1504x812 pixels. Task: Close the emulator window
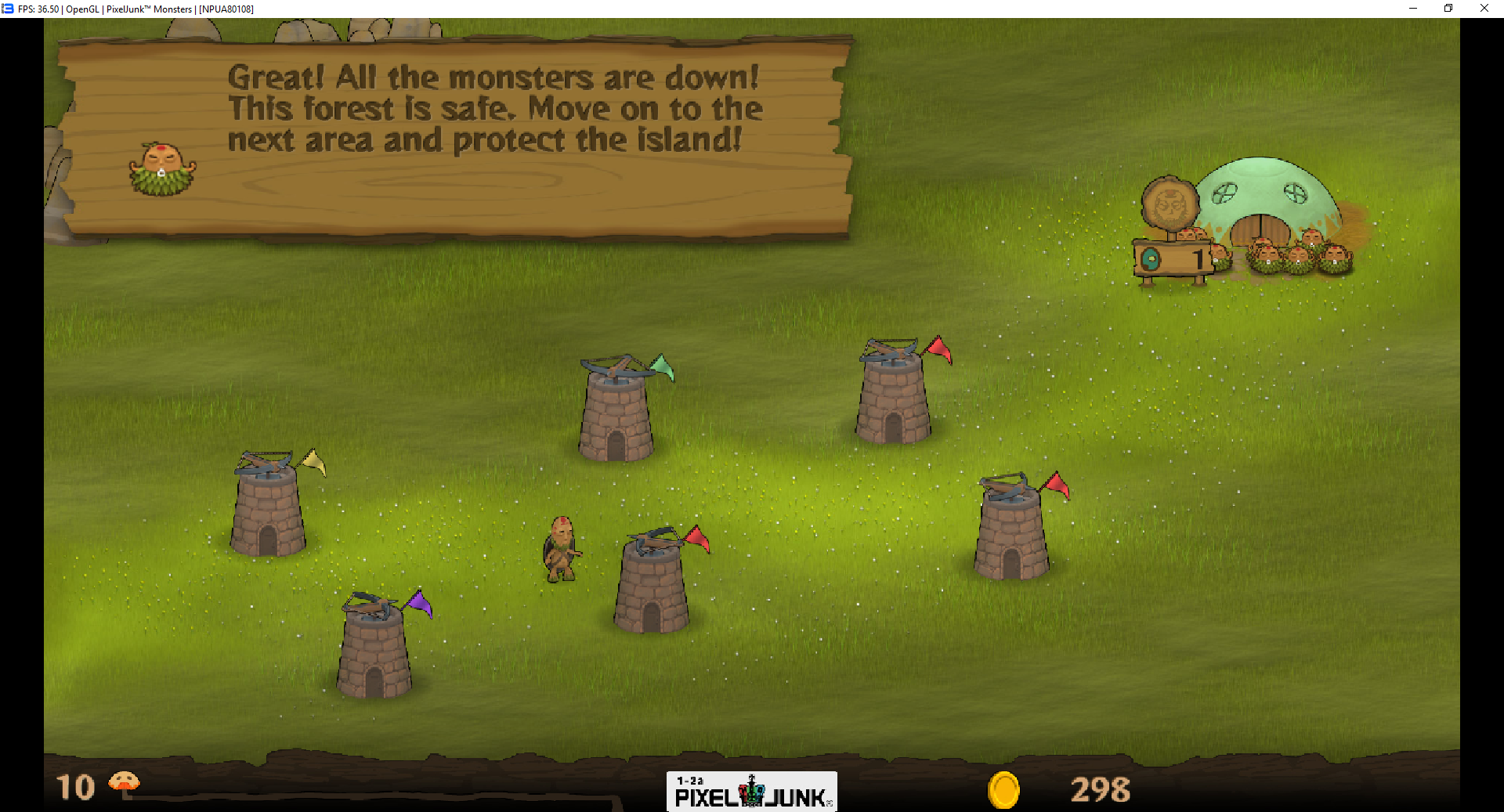click(1484, 9)
